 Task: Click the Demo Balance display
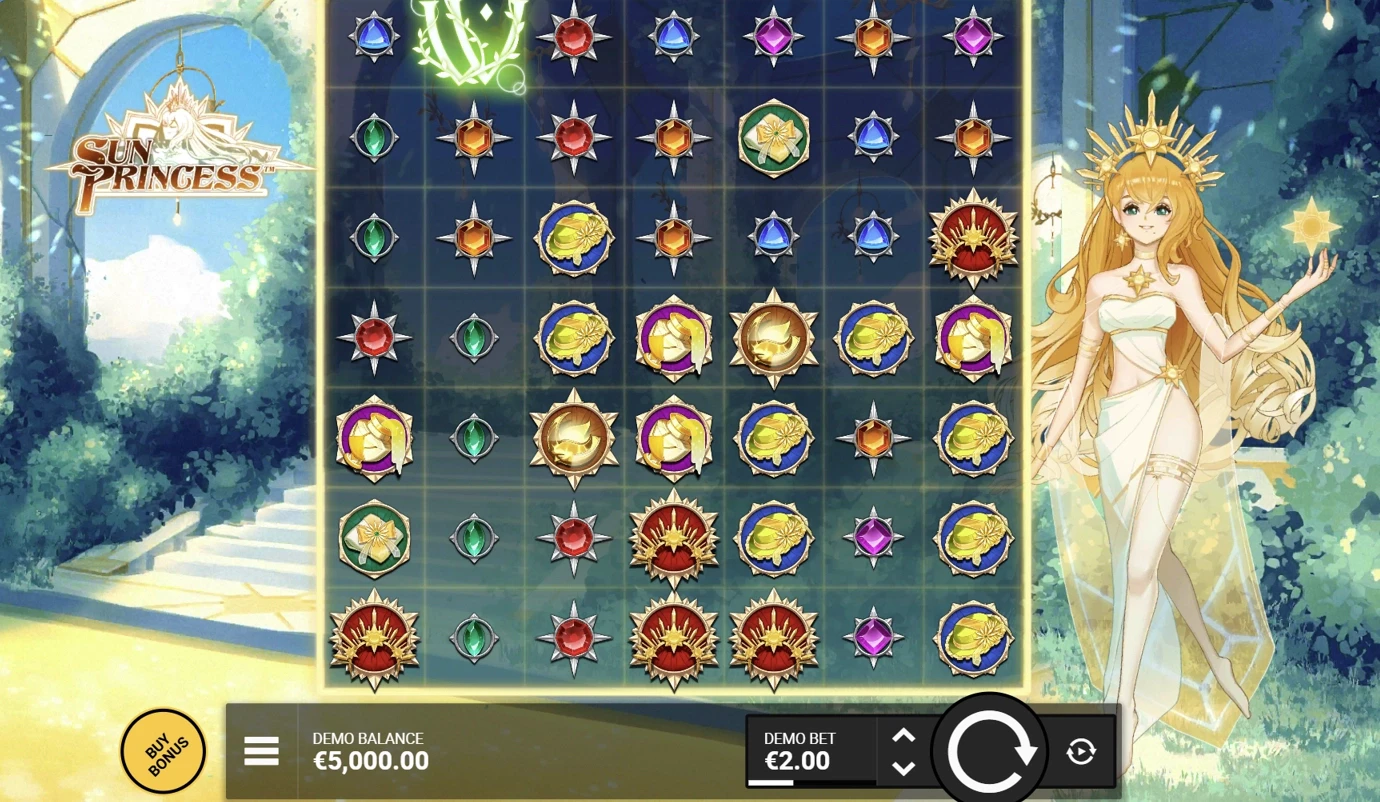pyautogui.click(x=370, y=750)
